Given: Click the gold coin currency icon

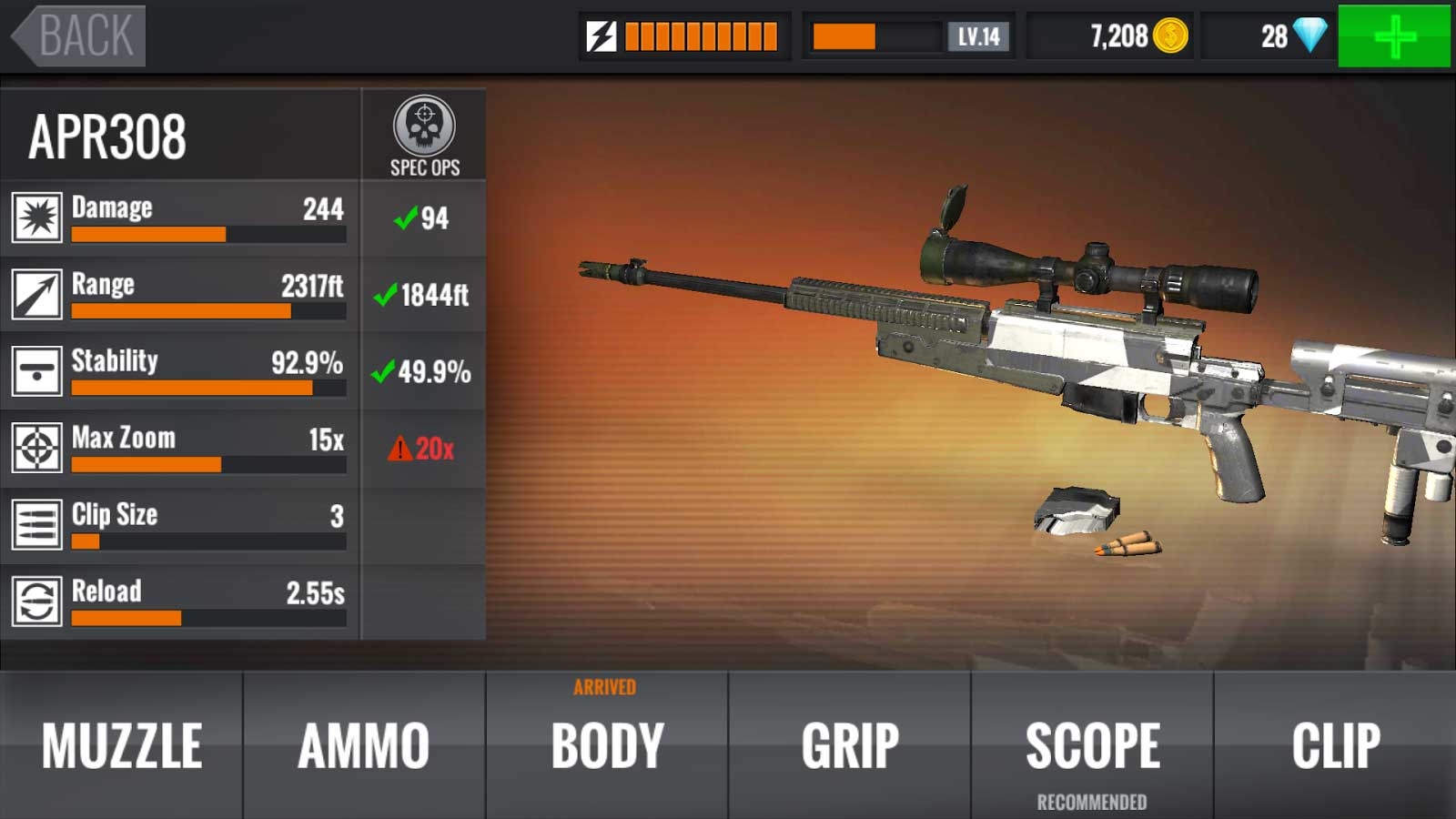Looking at the screenshot, I should 1169,35.
